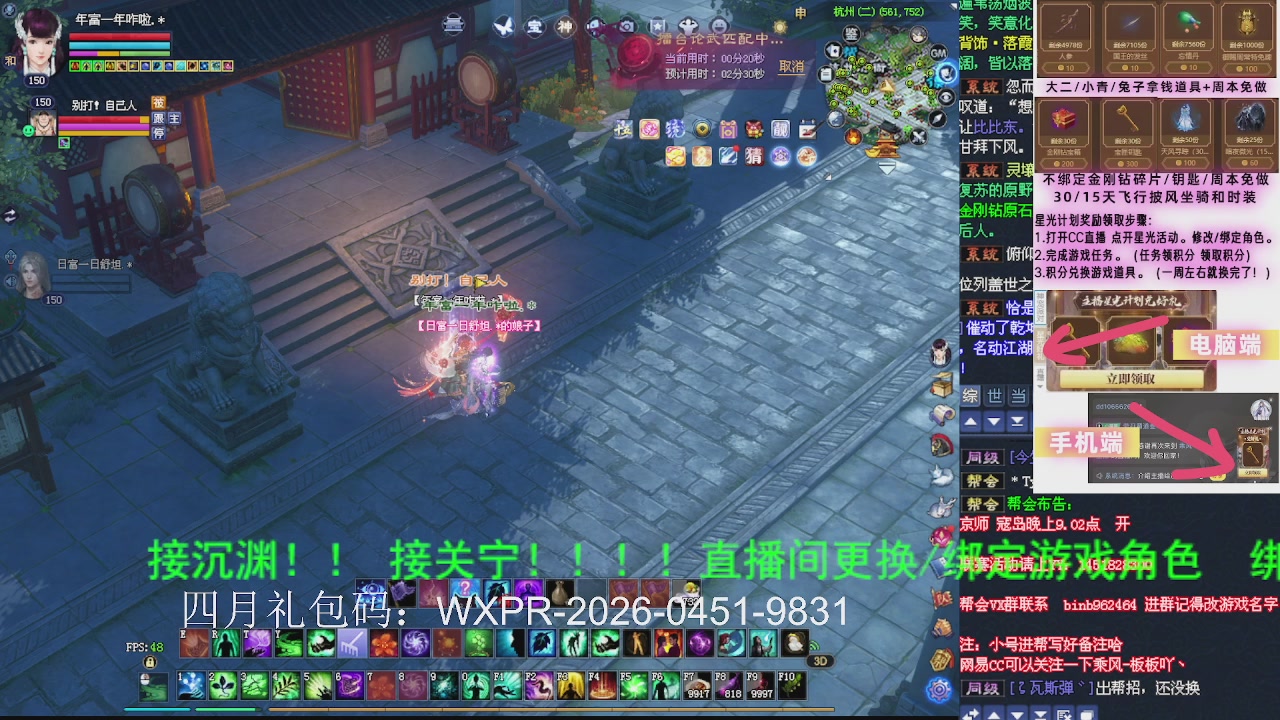Click the camera screenshot icon above the arena banner

(627, 25)
